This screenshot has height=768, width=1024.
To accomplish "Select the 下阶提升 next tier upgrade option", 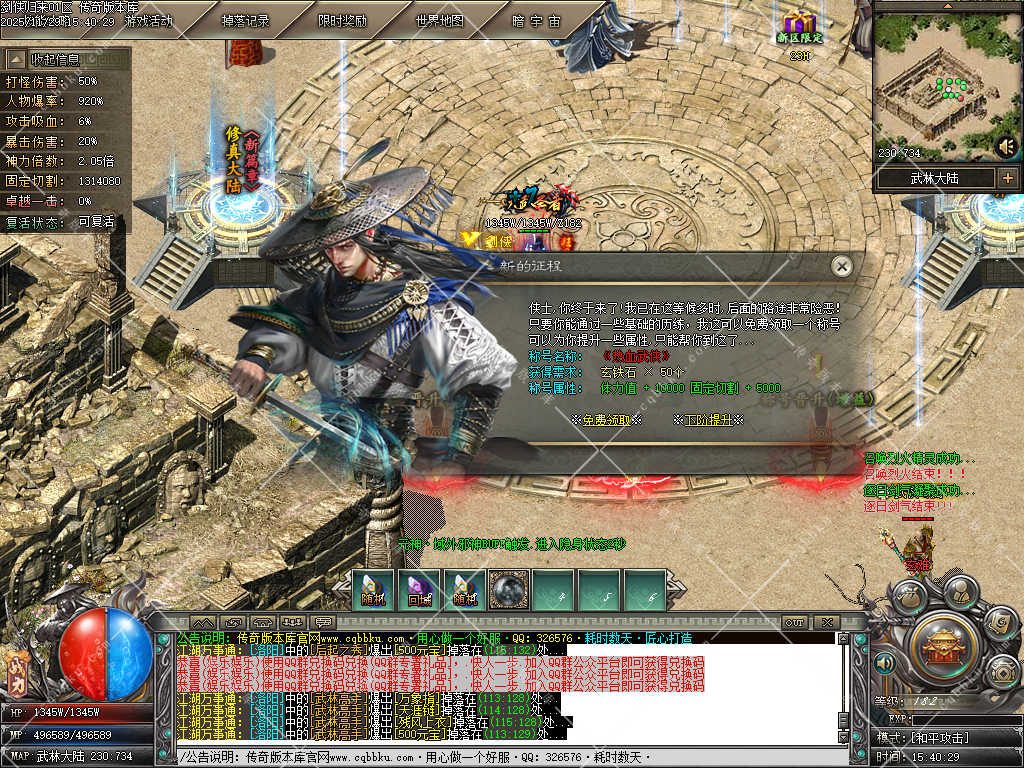I will click(708, 420).
